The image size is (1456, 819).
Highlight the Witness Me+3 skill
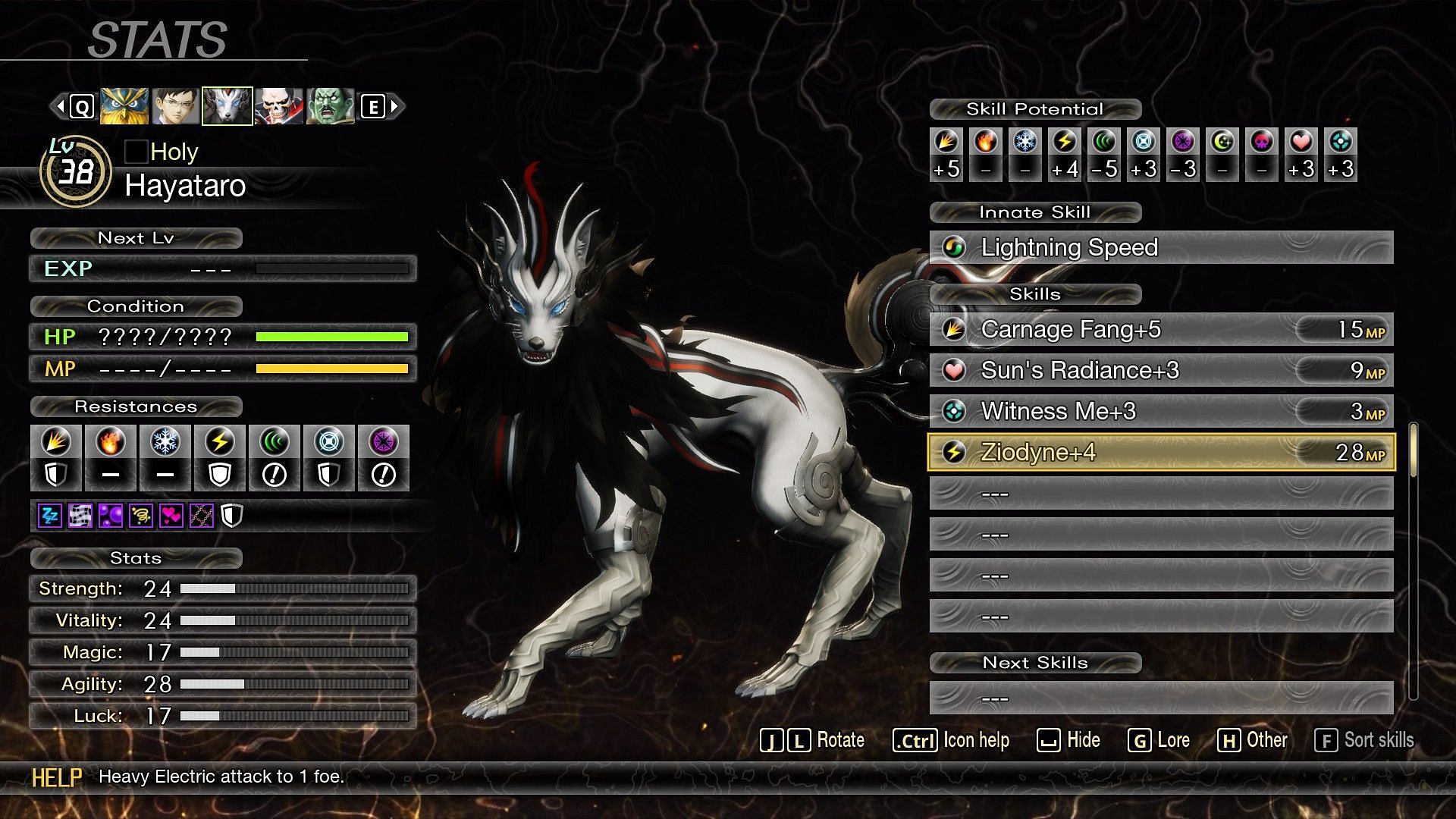[x=1160, y=411]
